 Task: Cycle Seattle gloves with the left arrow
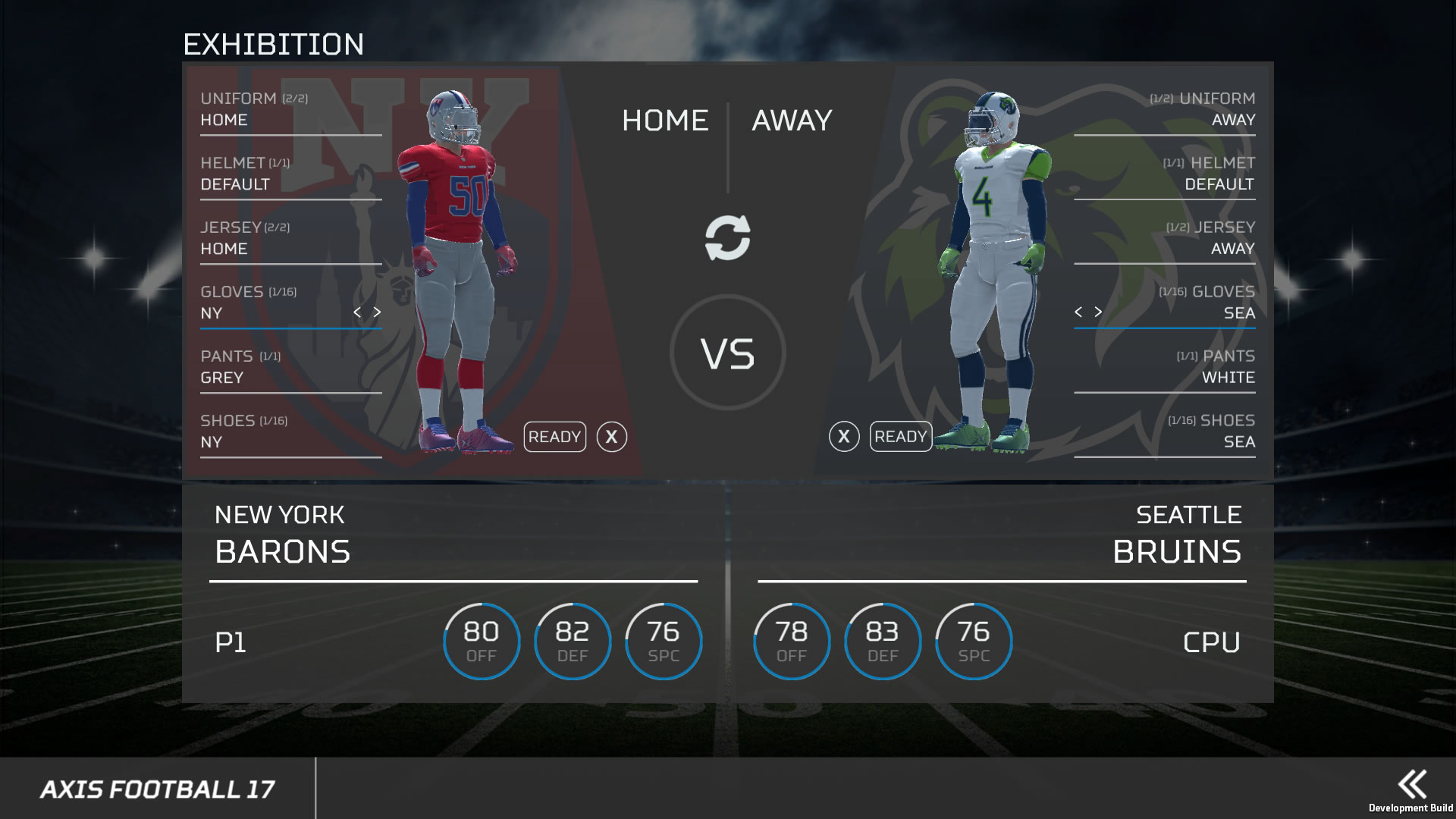tap(1079, 310)
